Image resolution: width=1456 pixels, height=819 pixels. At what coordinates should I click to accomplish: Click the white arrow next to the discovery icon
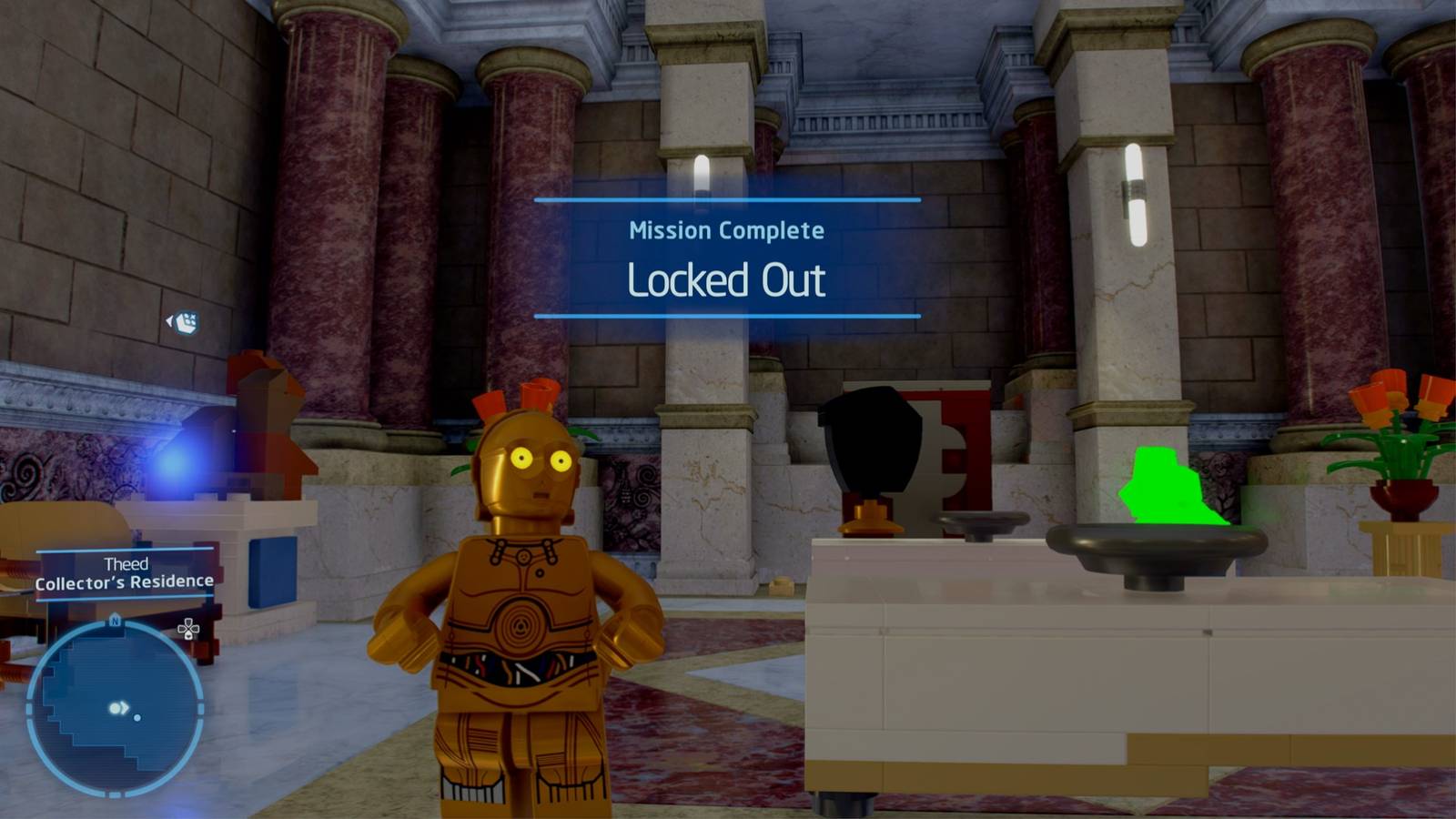coord(171,319)
